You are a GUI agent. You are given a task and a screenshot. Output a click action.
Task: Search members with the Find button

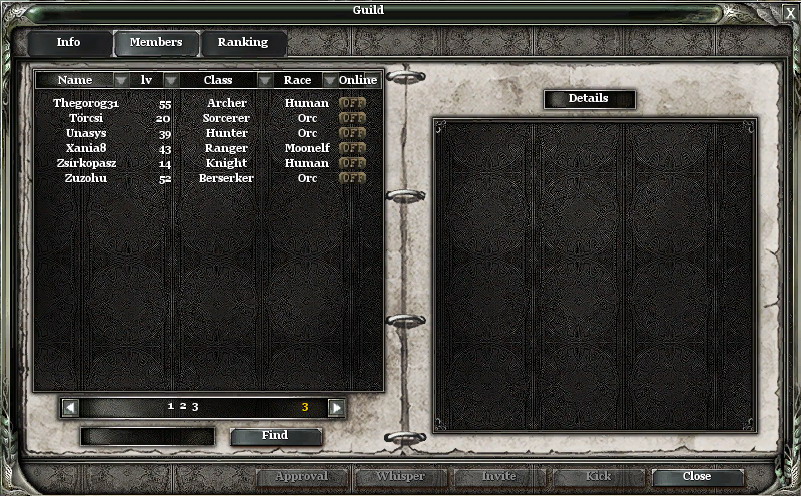click(x=275, y=436)
